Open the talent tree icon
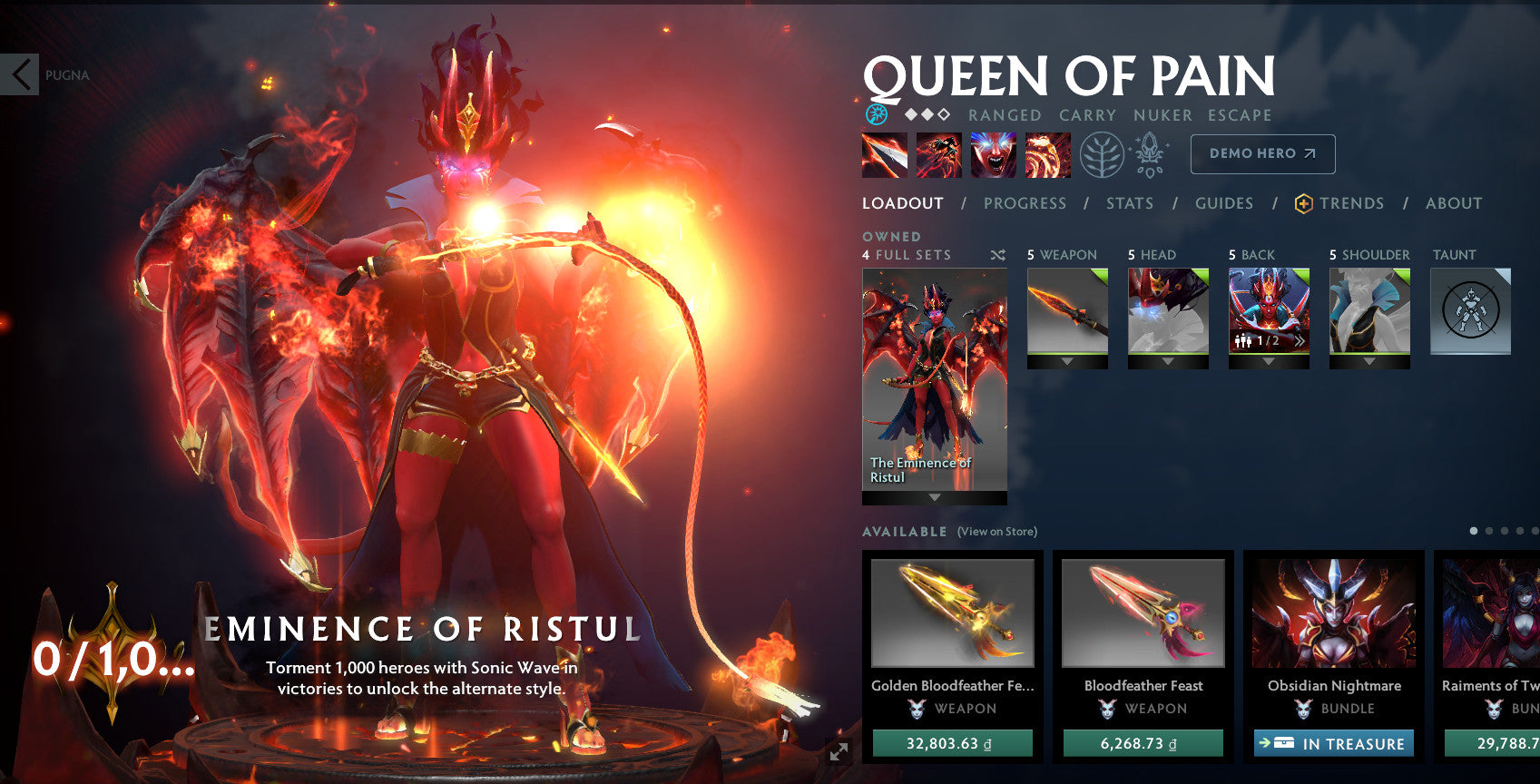This screenshot has width=1540, height=784. (x=1102, y=154)
